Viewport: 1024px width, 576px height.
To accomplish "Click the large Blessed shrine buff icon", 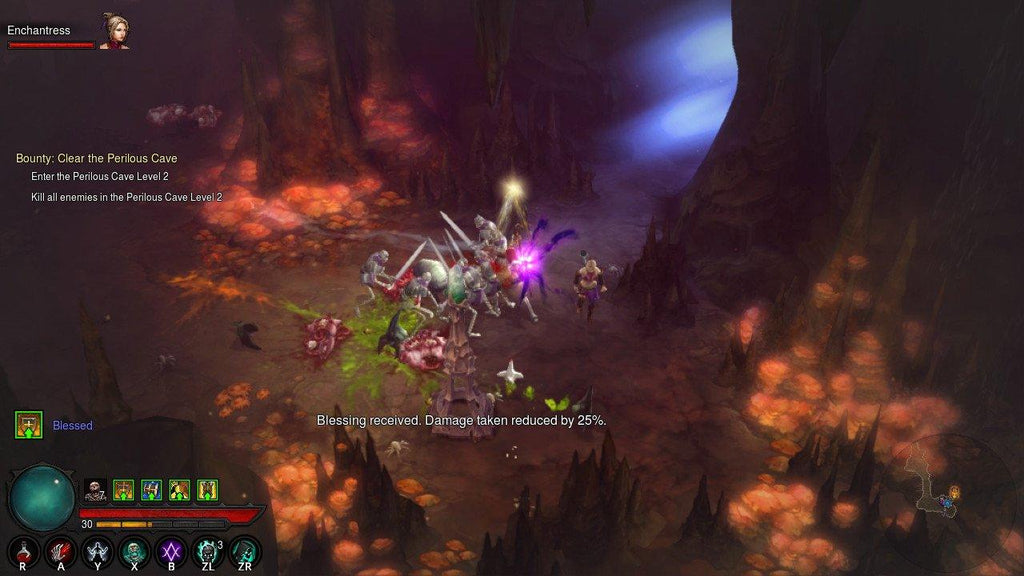I will 28,425.
